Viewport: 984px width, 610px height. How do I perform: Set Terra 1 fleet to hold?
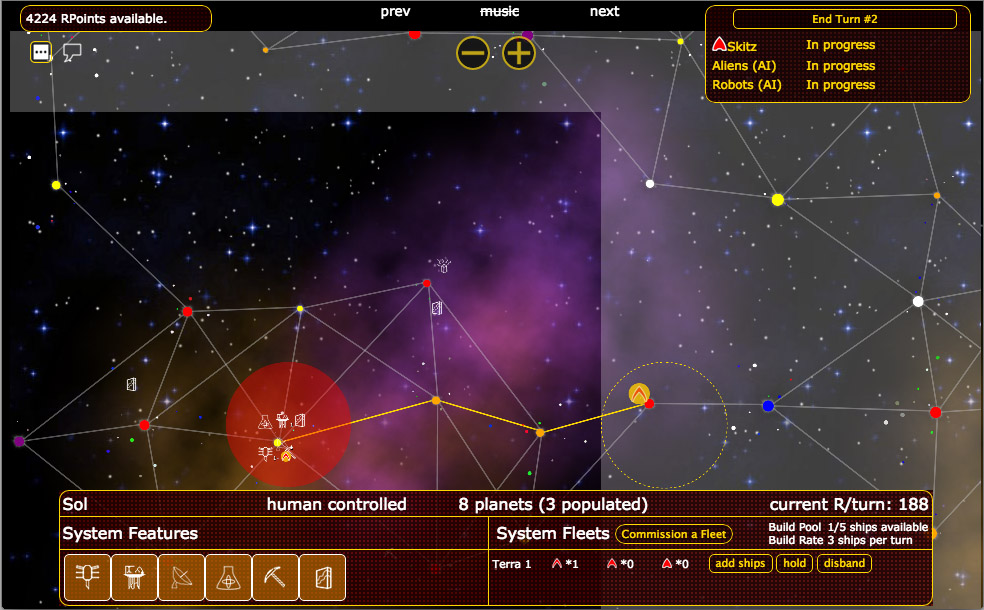(x=795, y=564)
